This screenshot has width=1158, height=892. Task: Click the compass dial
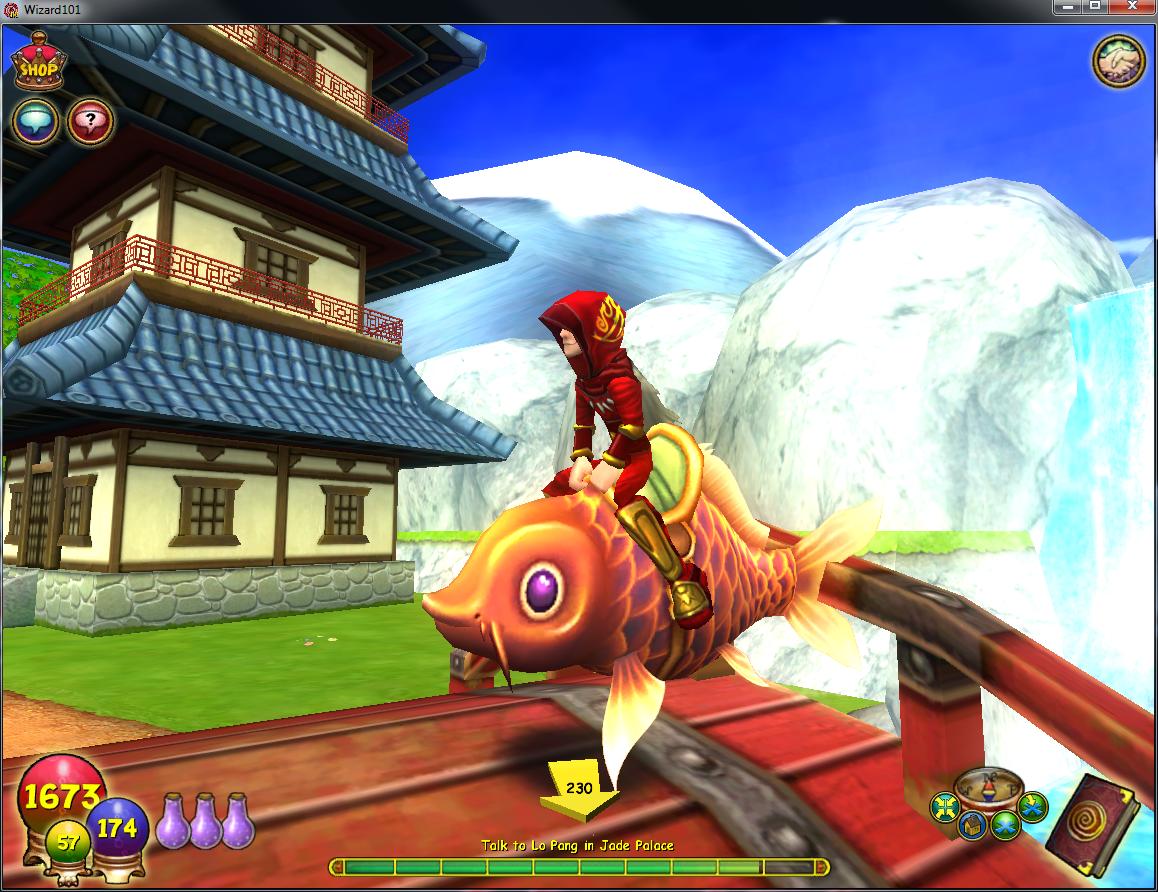[x=988, y=788]
